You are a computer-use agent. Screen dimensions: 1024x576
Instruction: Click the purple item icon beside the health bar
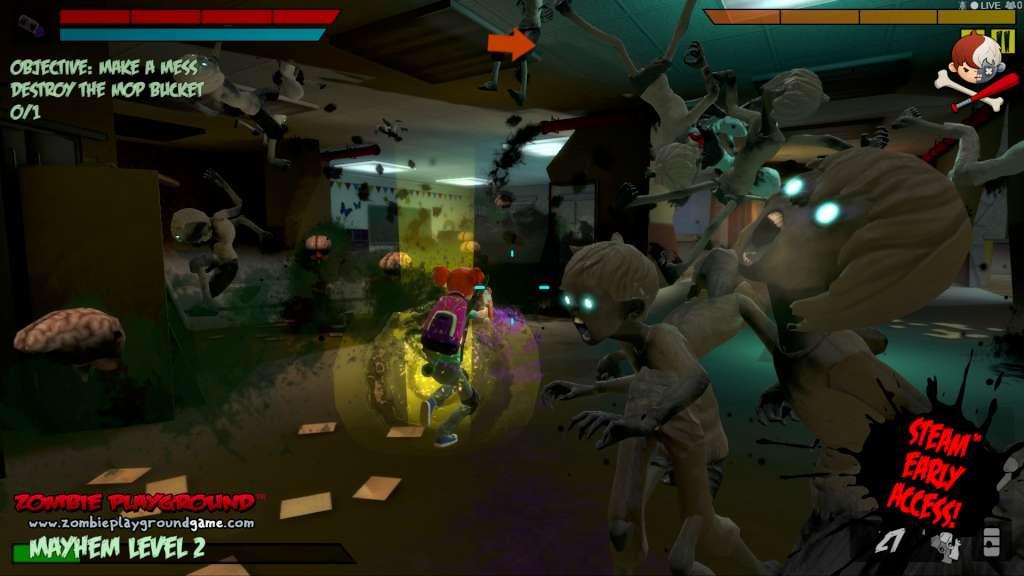(x=31, y=24)
